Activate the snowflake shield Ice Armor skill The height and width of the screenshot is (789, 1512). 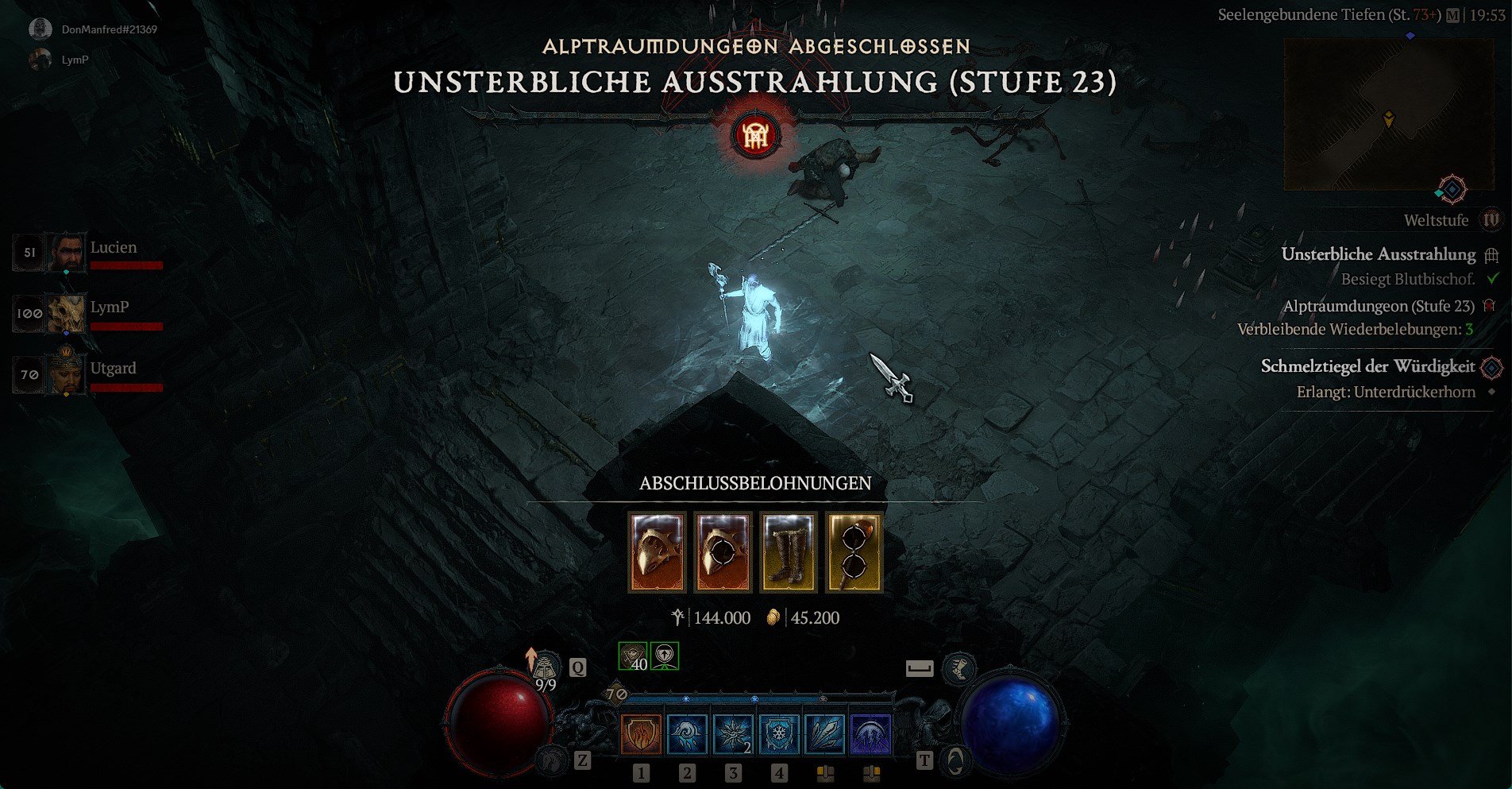coord(779,733)
